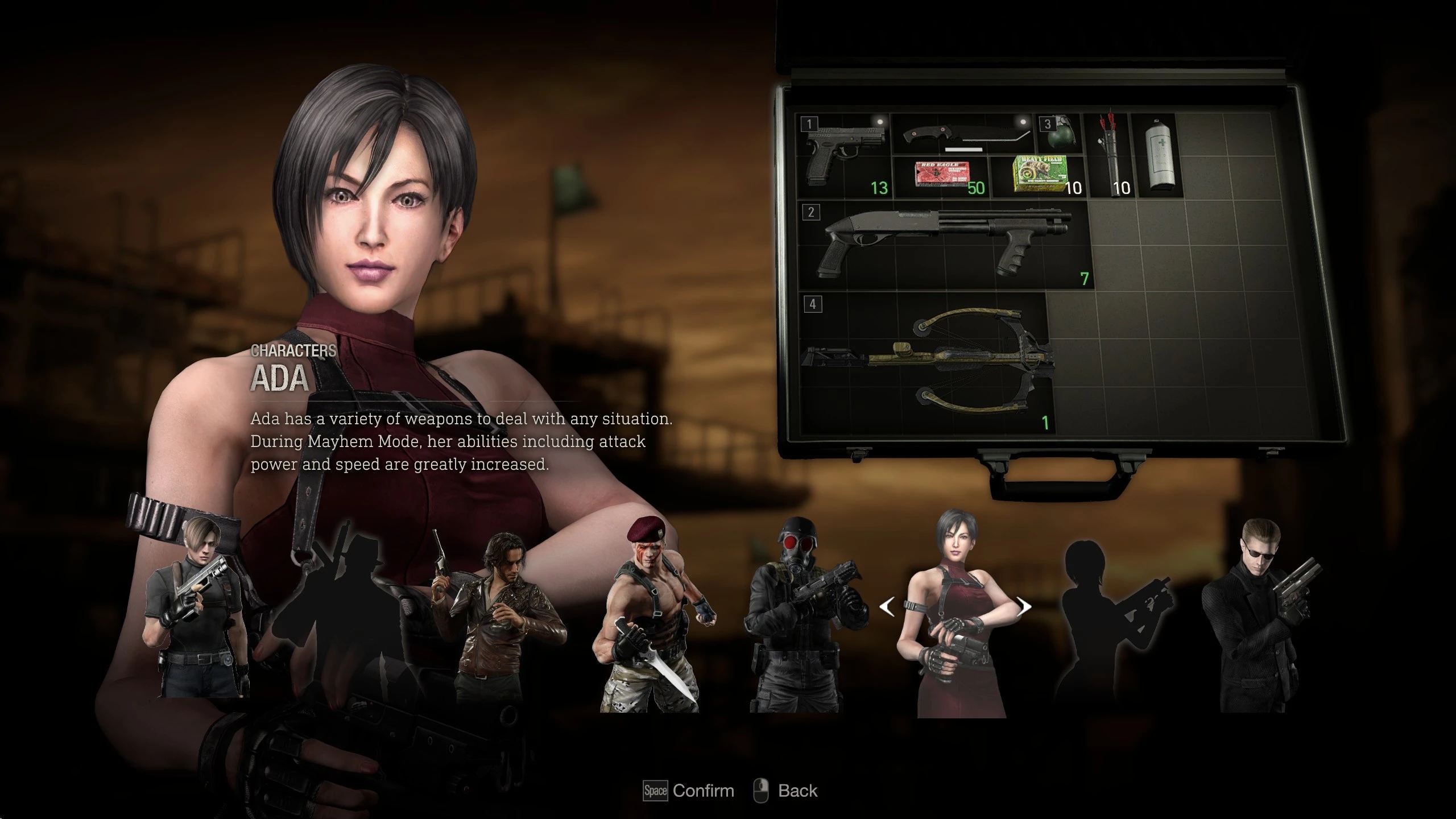Viewport: 1456px width, 819px height.
Task: Select the handgun in the attaché case
Action: coord(845,155)
